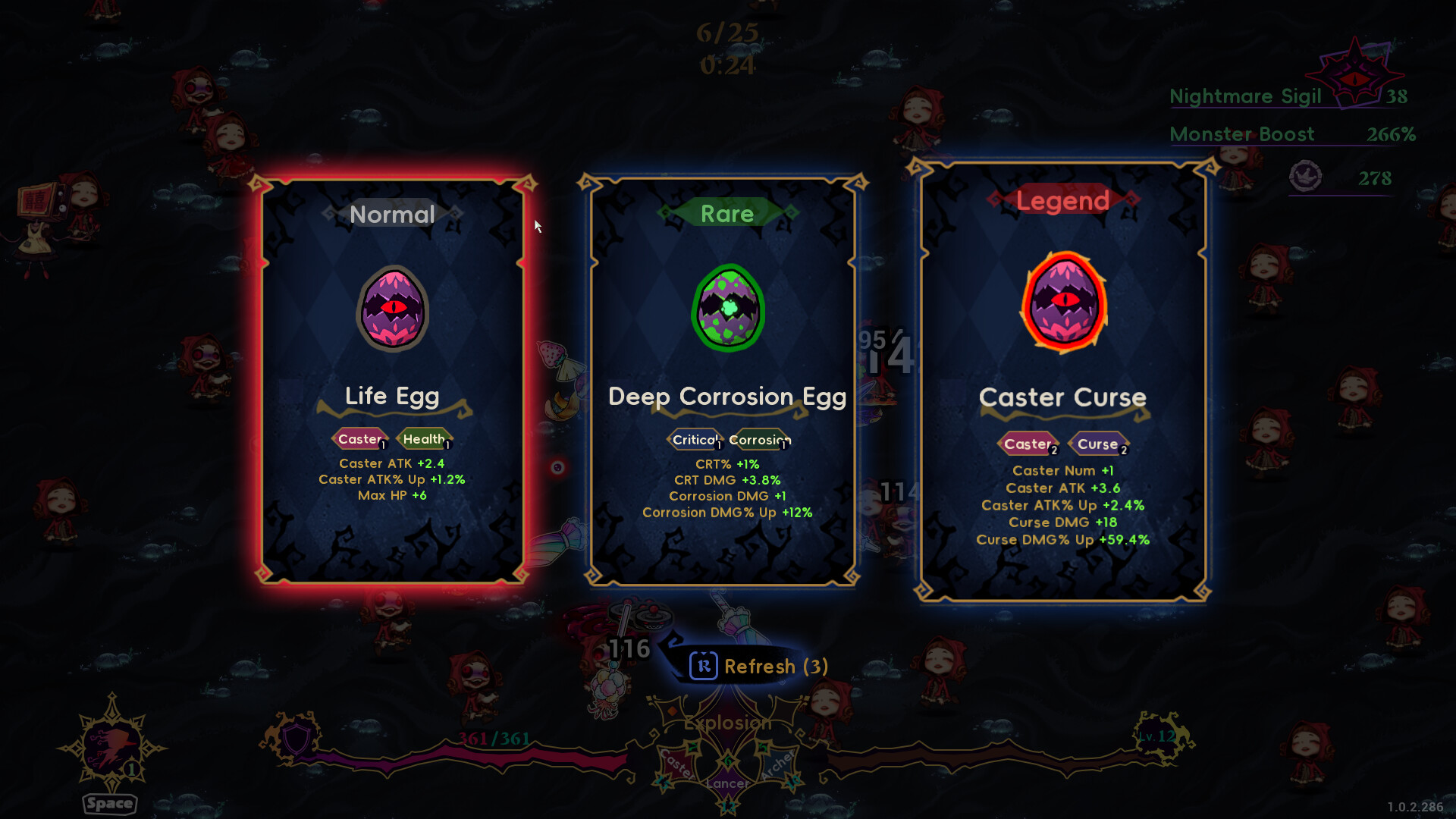
Task: Click the Health tag on Life Egg
Action: coord(425,439)
